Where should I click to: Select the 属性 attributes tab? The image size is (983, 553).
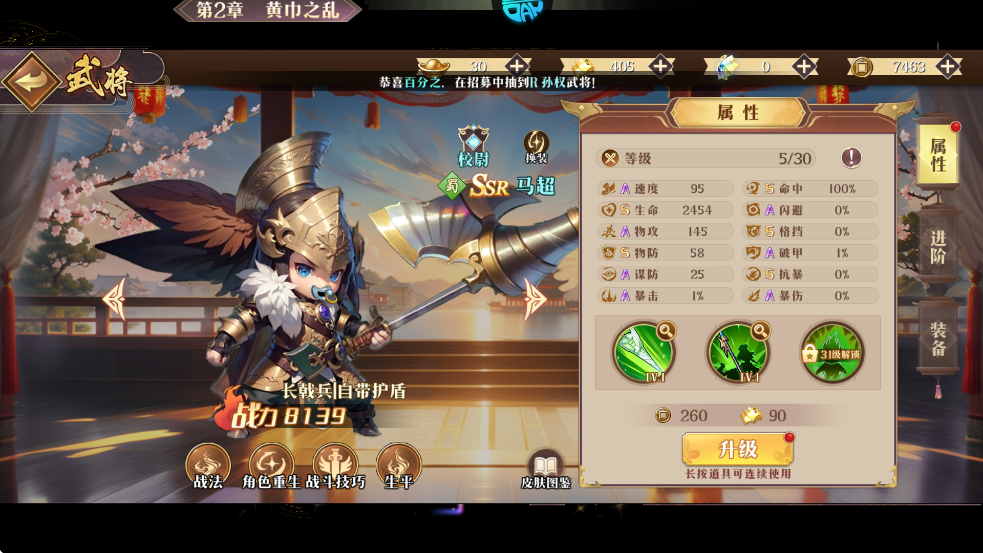tap(938, 155)
